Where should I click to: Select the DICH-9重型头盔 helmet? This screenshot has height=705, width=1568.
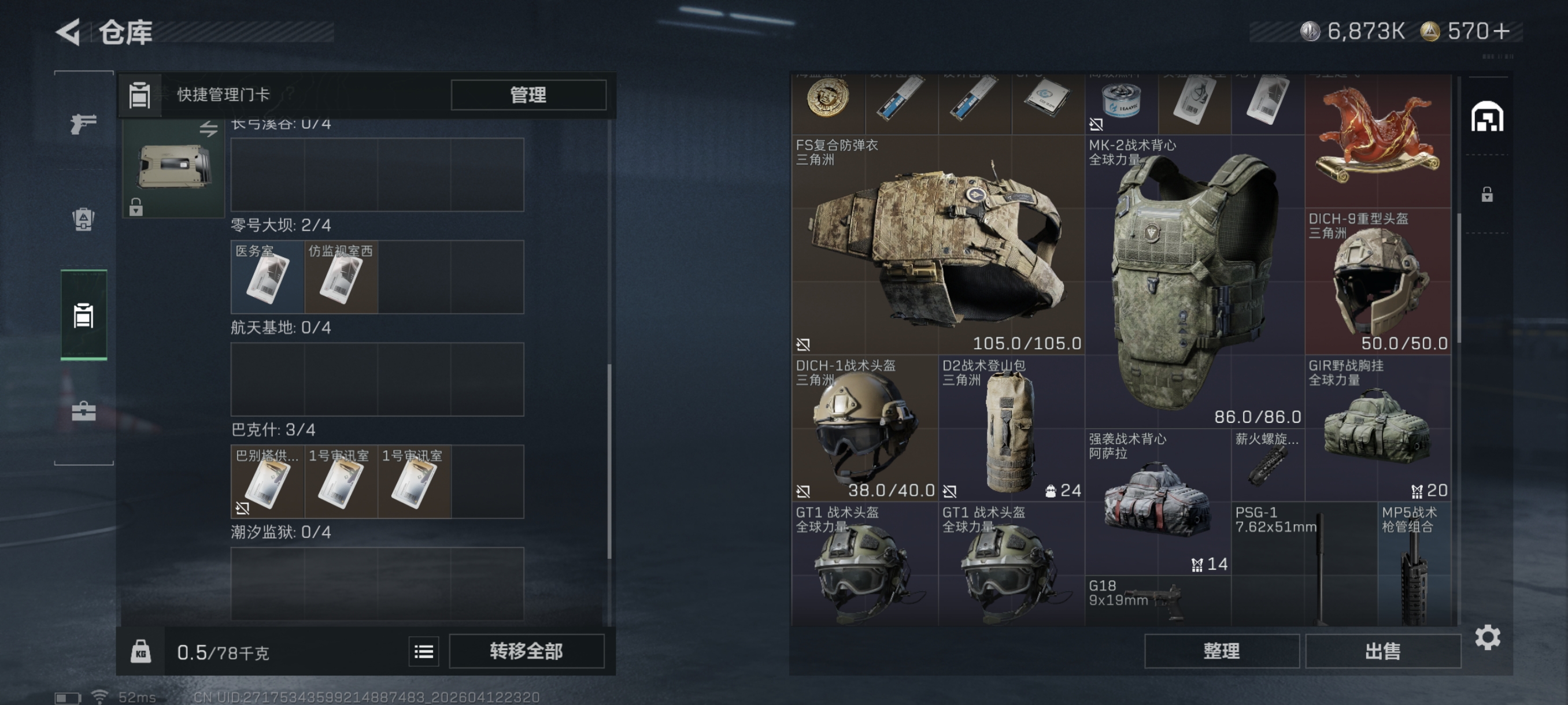(1377, 281)
